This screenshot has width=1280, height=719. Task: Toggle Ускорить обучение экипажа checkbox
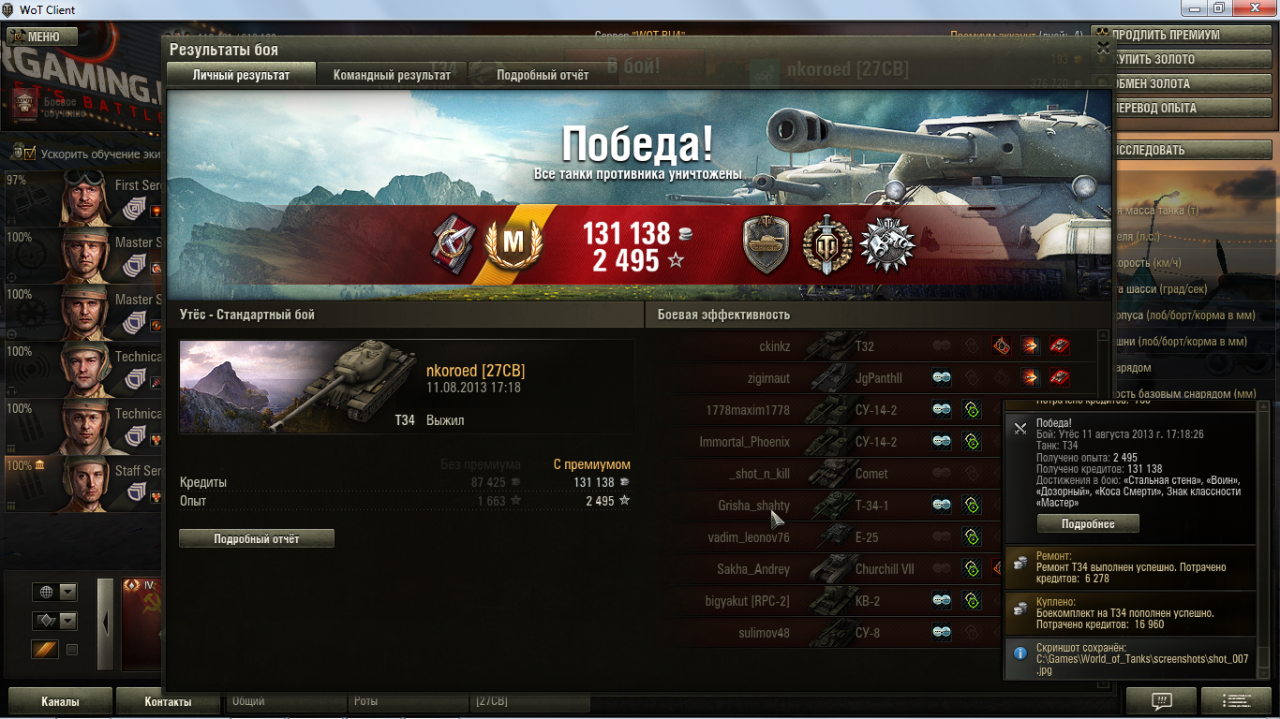25,153
